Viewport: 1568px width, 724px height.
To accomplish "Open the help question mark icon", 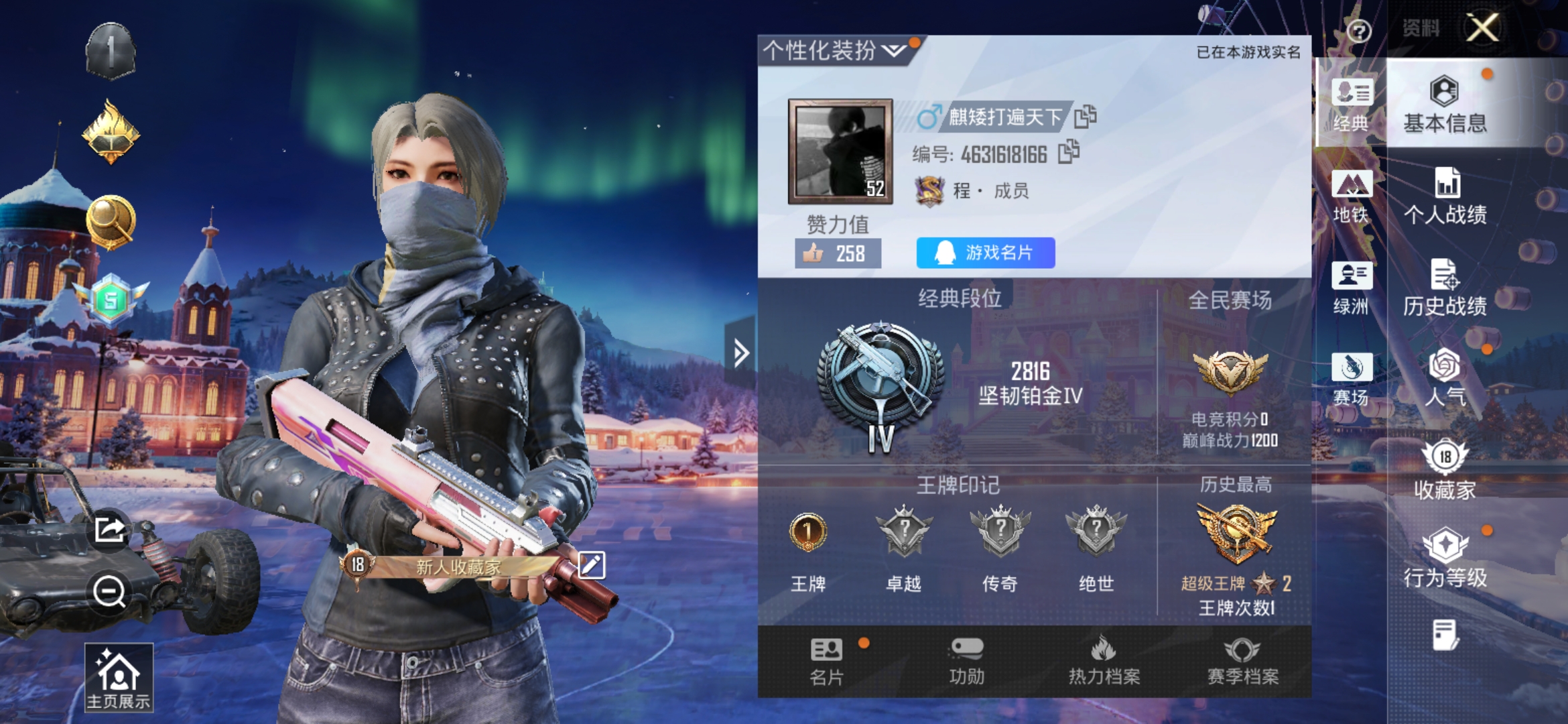I will 1358,32.
